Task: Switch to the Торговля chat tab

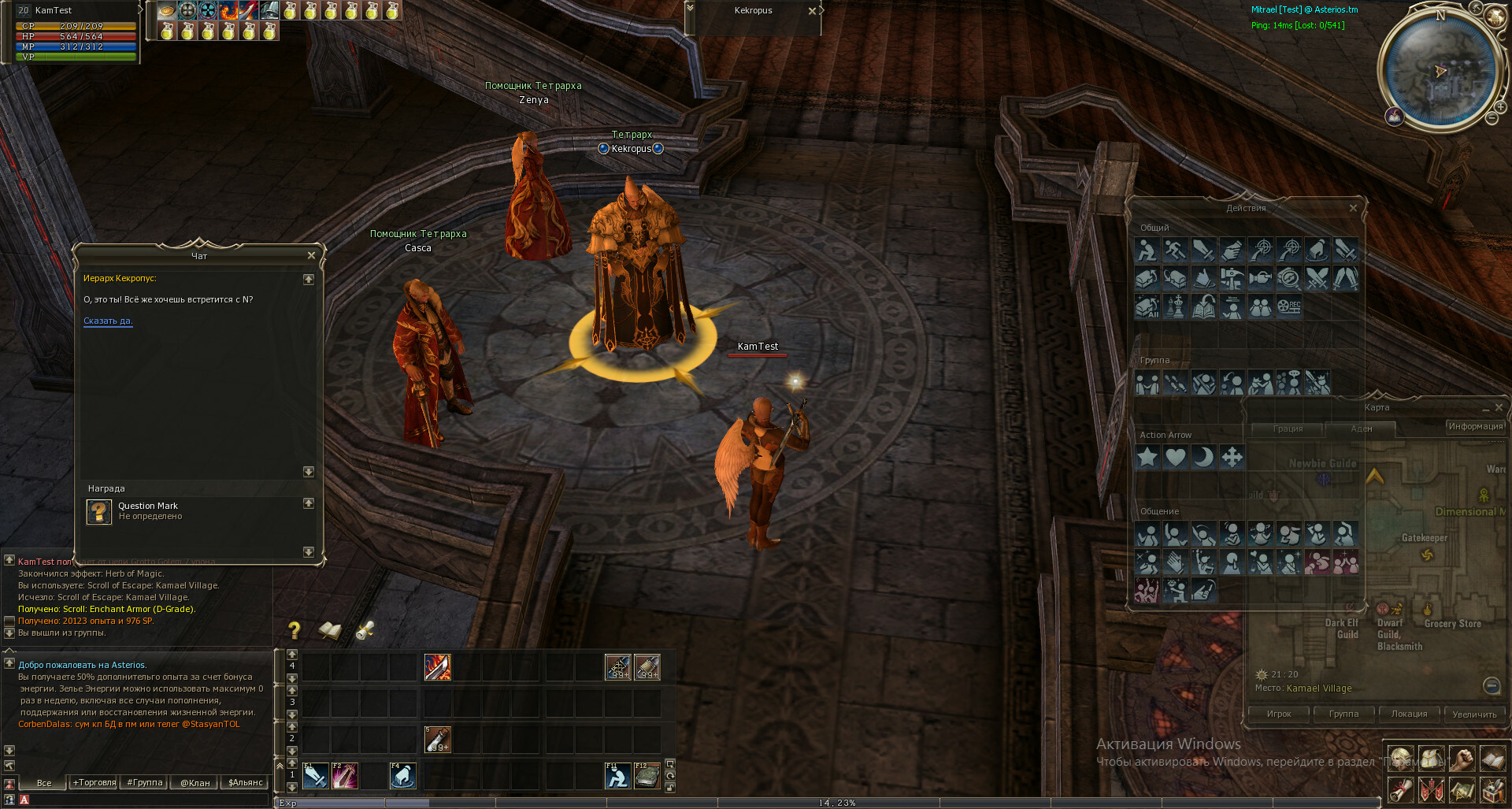Action: [x=94, y=782]
